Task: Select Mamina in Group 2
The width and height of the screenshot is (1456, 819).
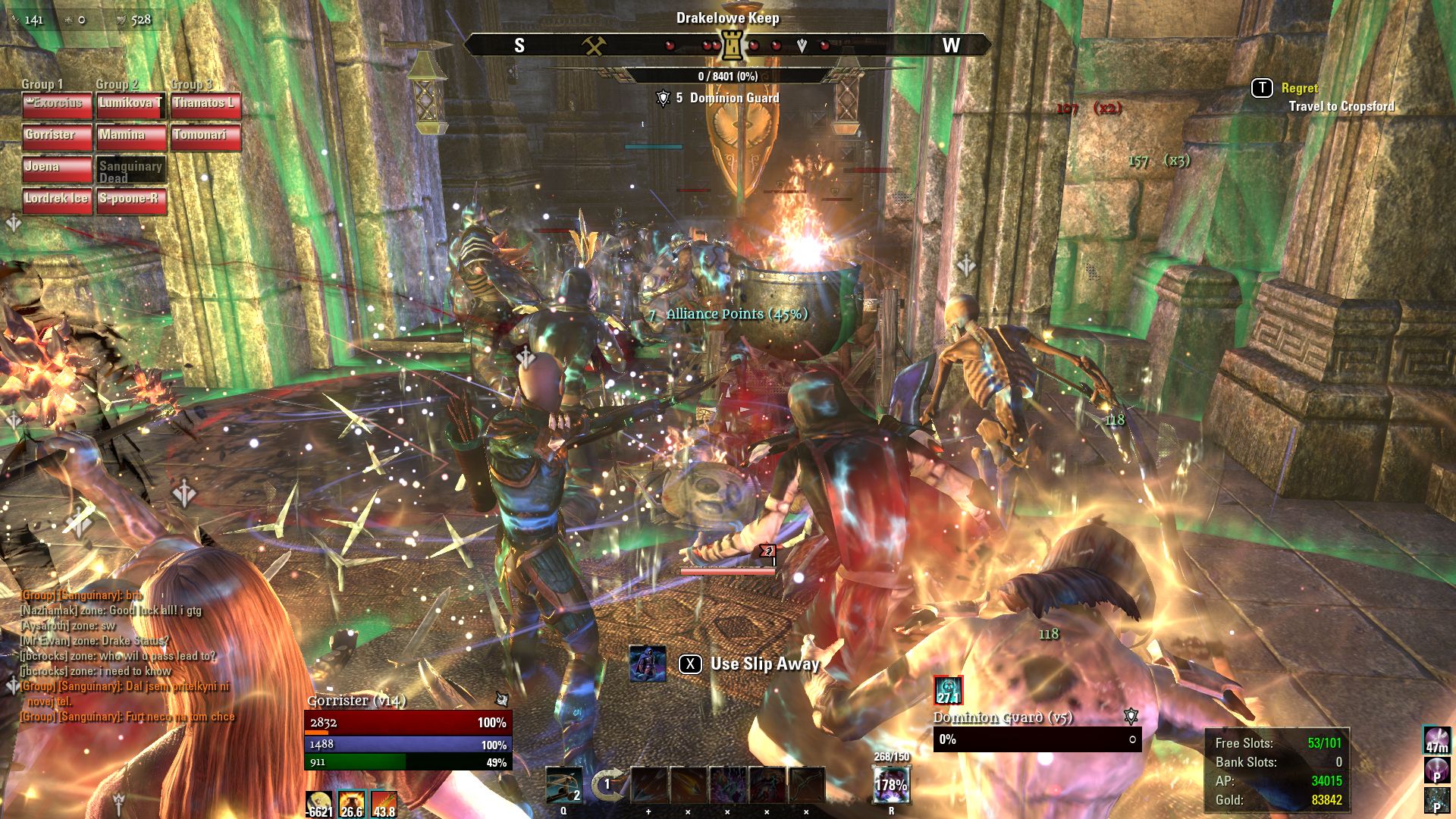Action: click(x=131, y=136)
